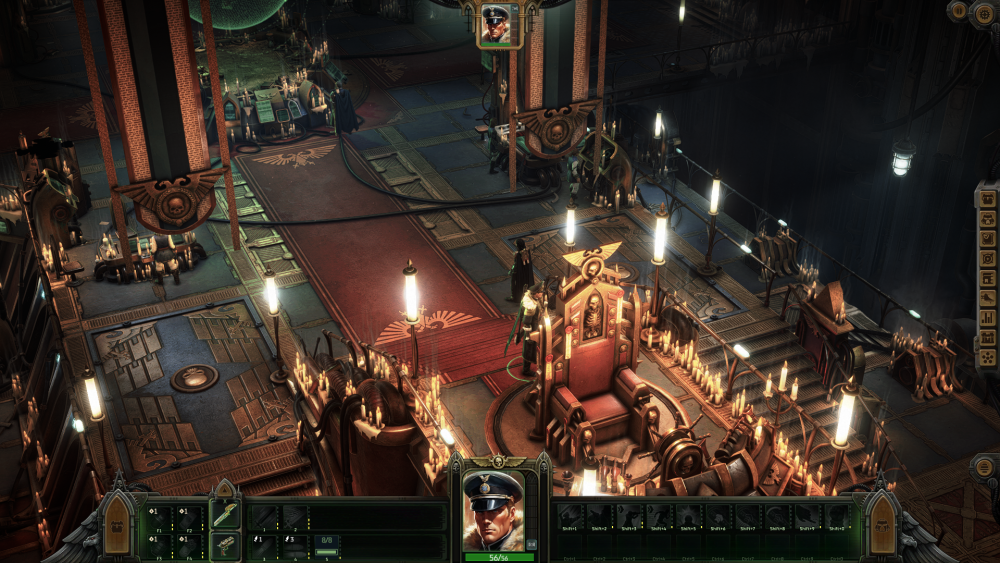Screen dimensions: 1000x563
Task: Click the gothic arch button left of the hotbar
Action: pyautogui.click(x=117, y=522)
